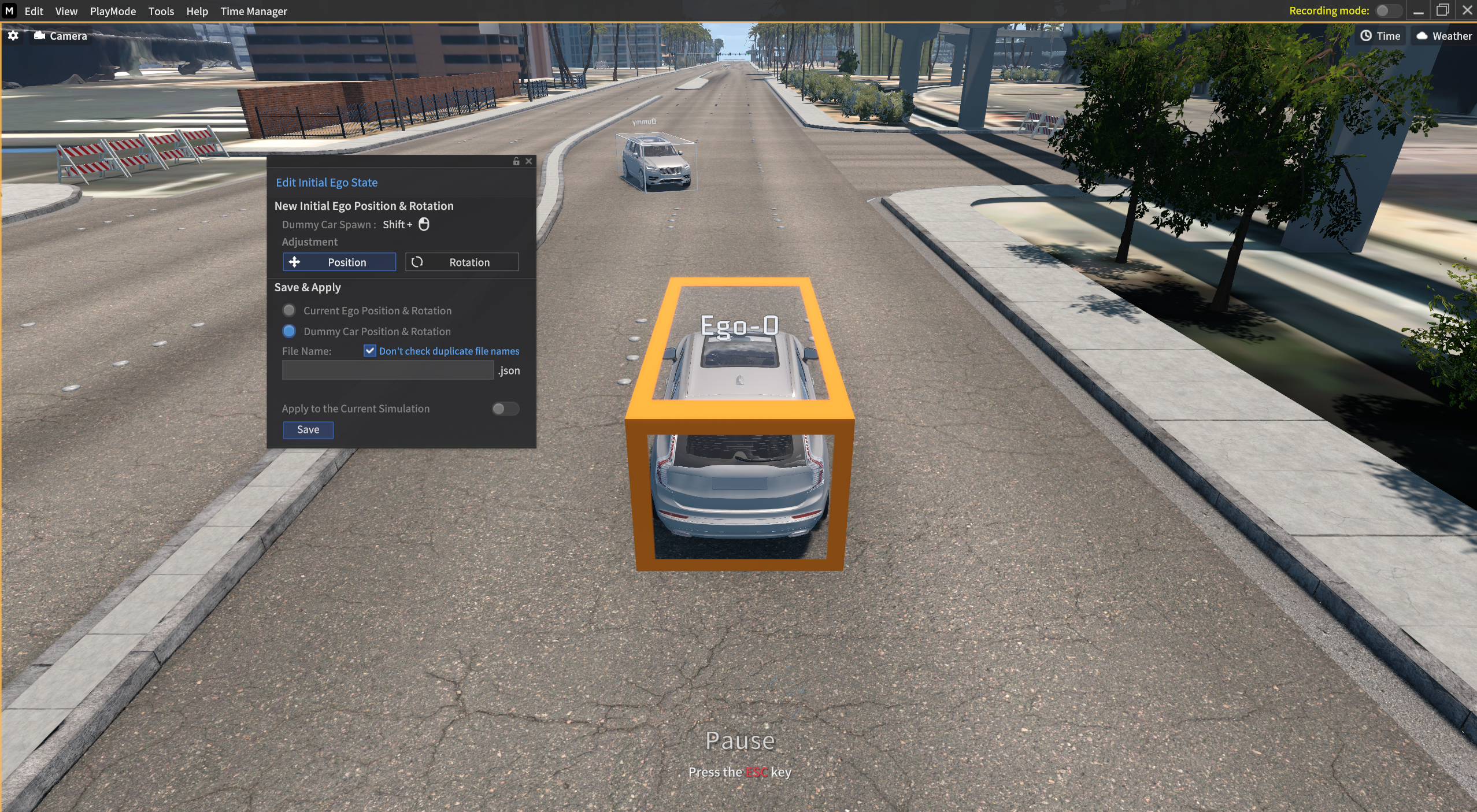Viewport: 1477px width, 812px height.
Task: Open the PlayMode menu
Action: [113, 11]
